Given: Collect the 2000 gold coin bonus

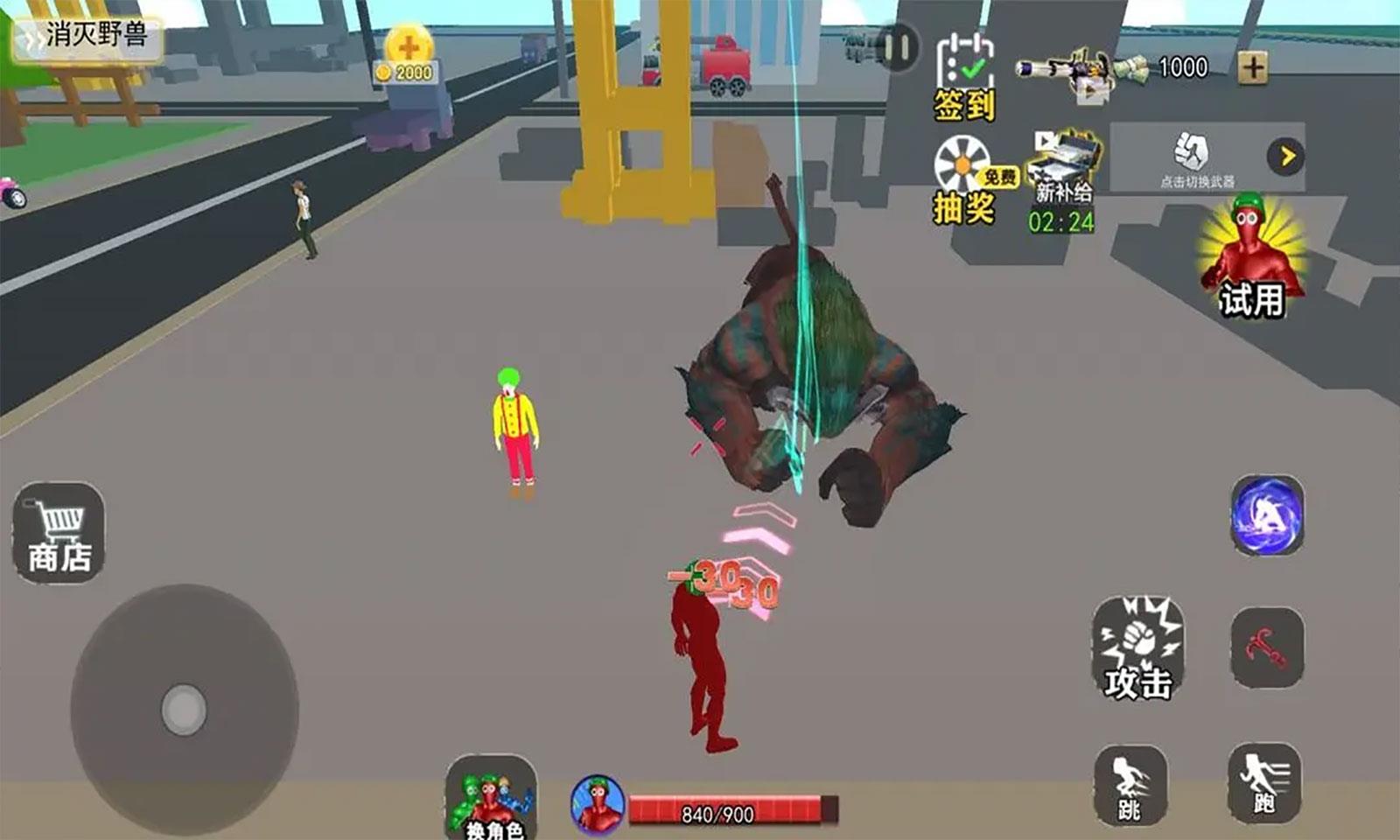Looking at the screenshot, I should click(408, 54).
